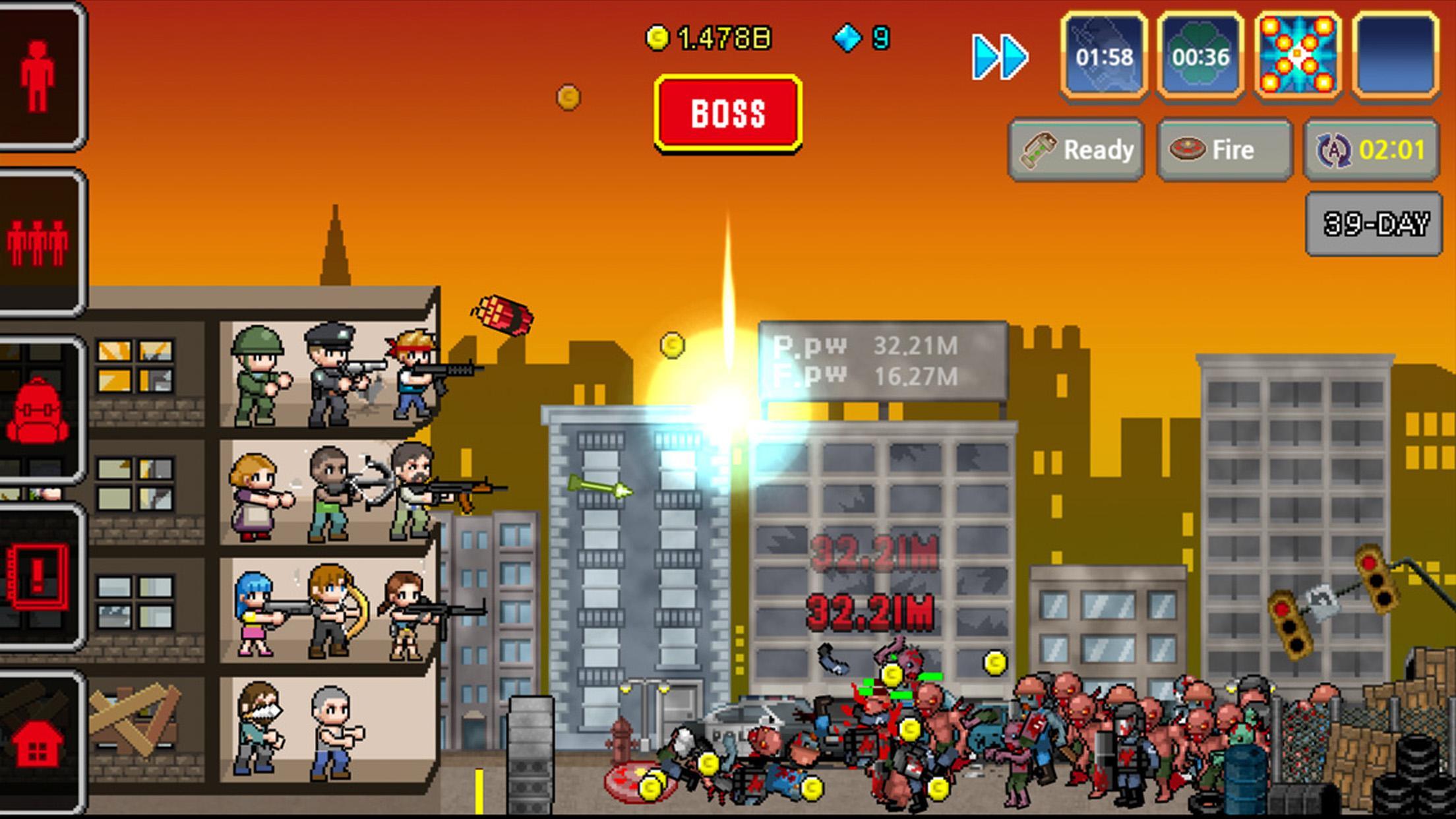View the diamond gem count
The height and width of the screenshot is (819, 1456).
coord(866,39)
